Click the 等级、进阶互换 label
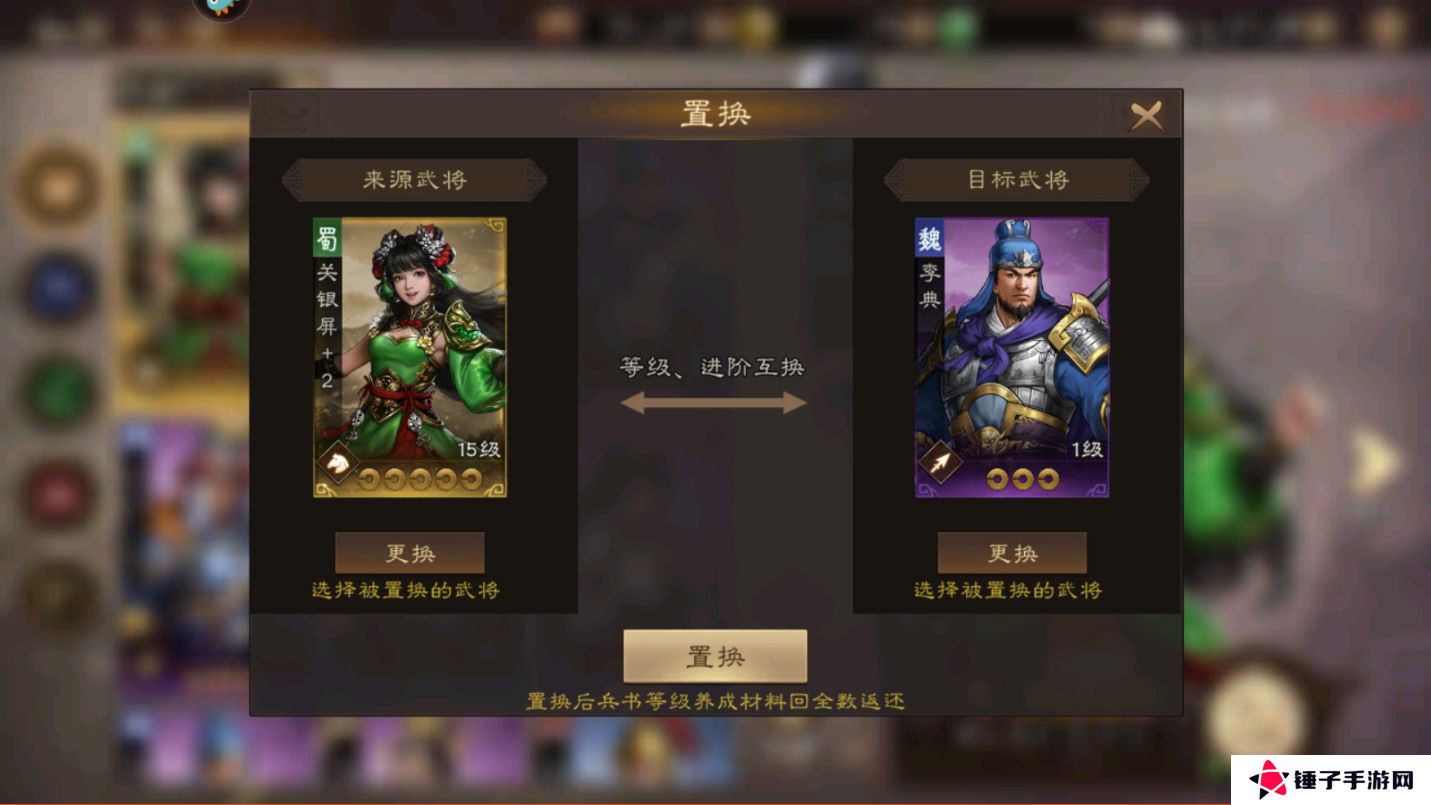Image resolution: width=1431 pixels, height=805 pixels. (x=713, y=367)
